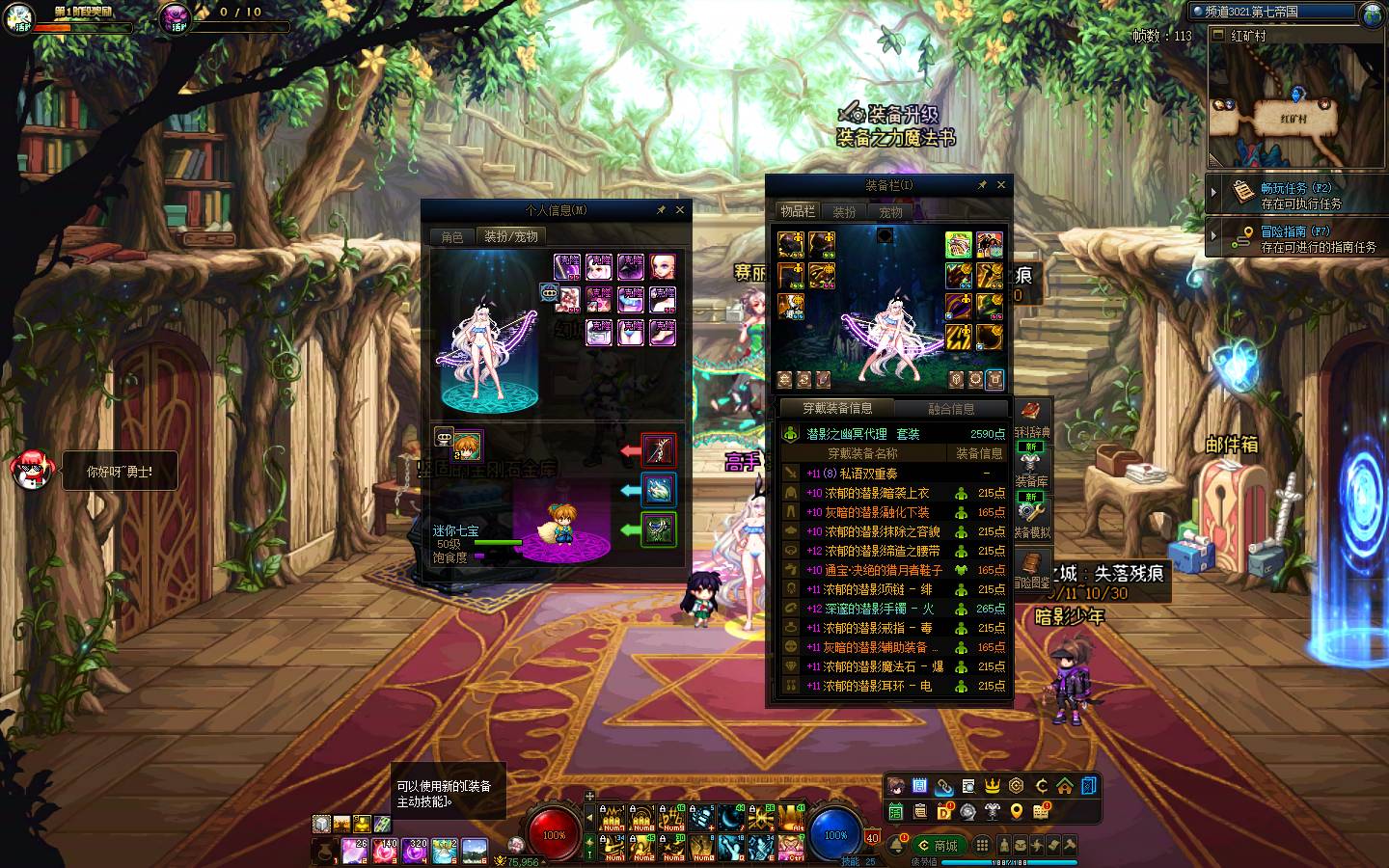The image size is (1389, 868).
Task: Show the 融合信息 fusion info tab
Action: tap(951, 408)
